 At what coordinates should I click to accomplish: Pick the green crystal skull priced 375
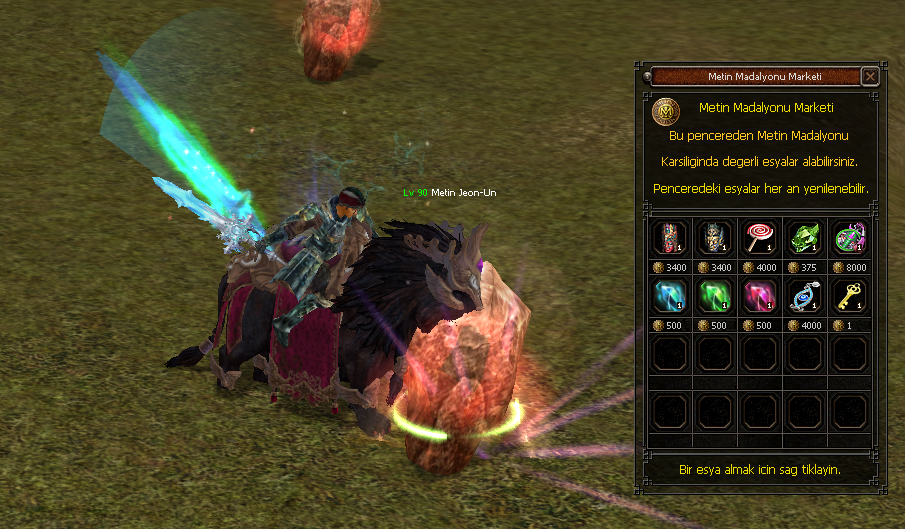point(804,238)
